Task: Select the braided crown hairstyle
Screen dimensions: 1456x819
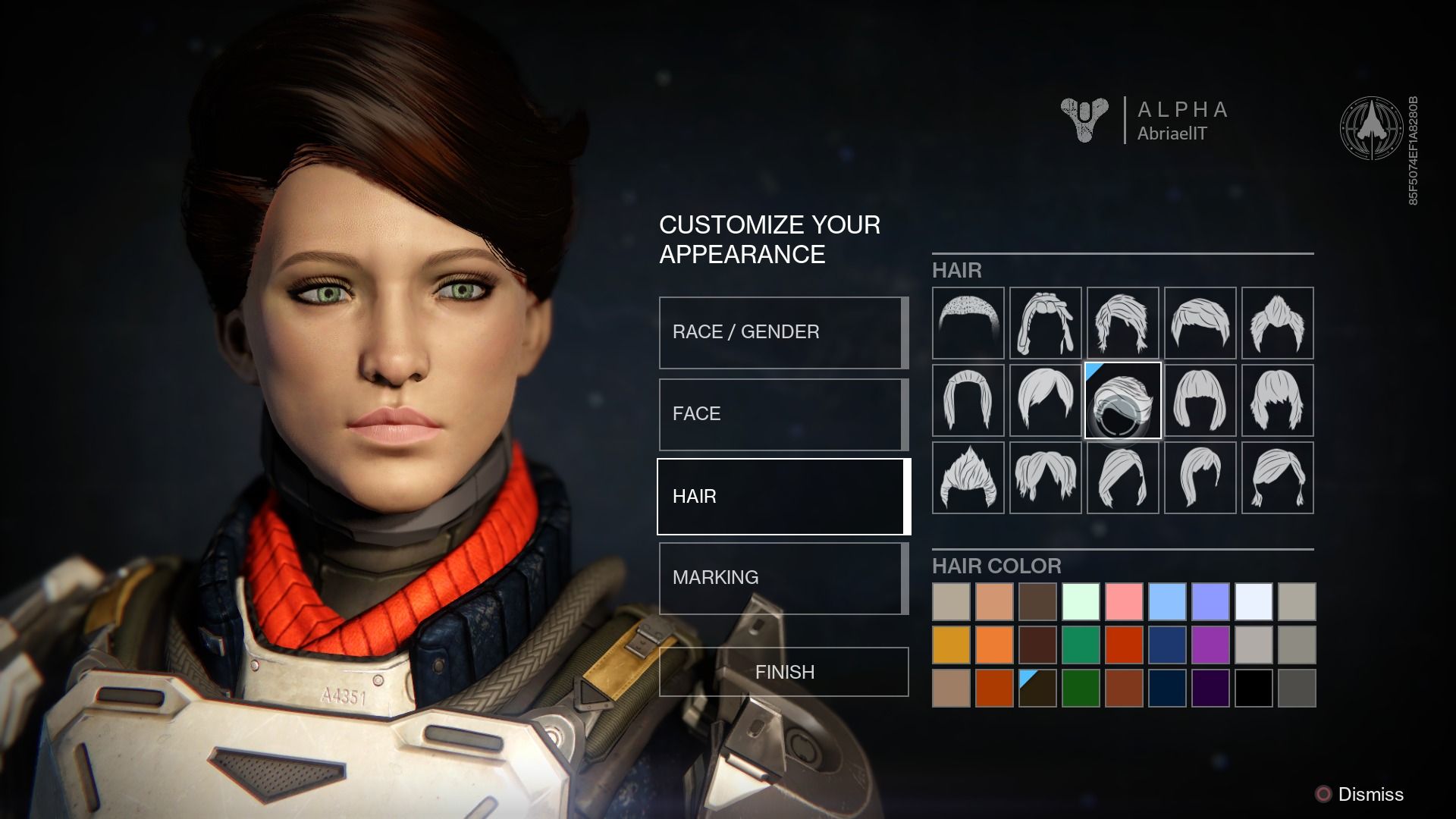Action: coord(1045,322)
